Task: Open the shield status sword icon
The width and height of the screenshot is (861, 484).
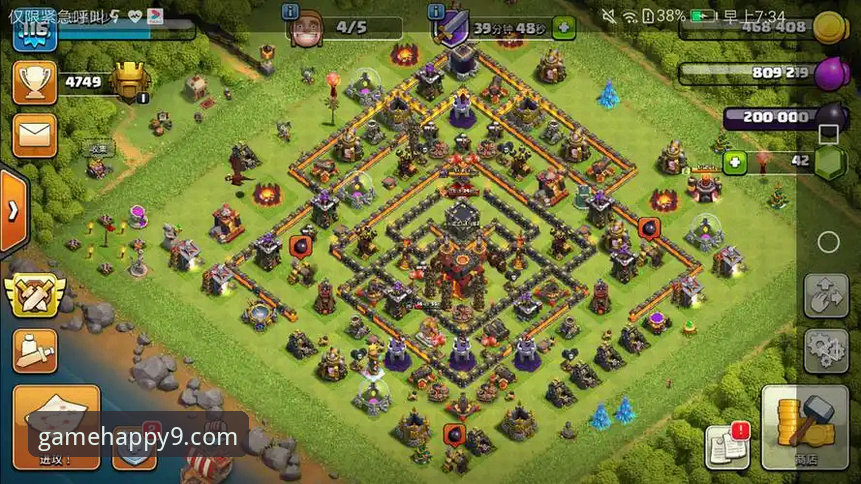Action: [450, 28]
